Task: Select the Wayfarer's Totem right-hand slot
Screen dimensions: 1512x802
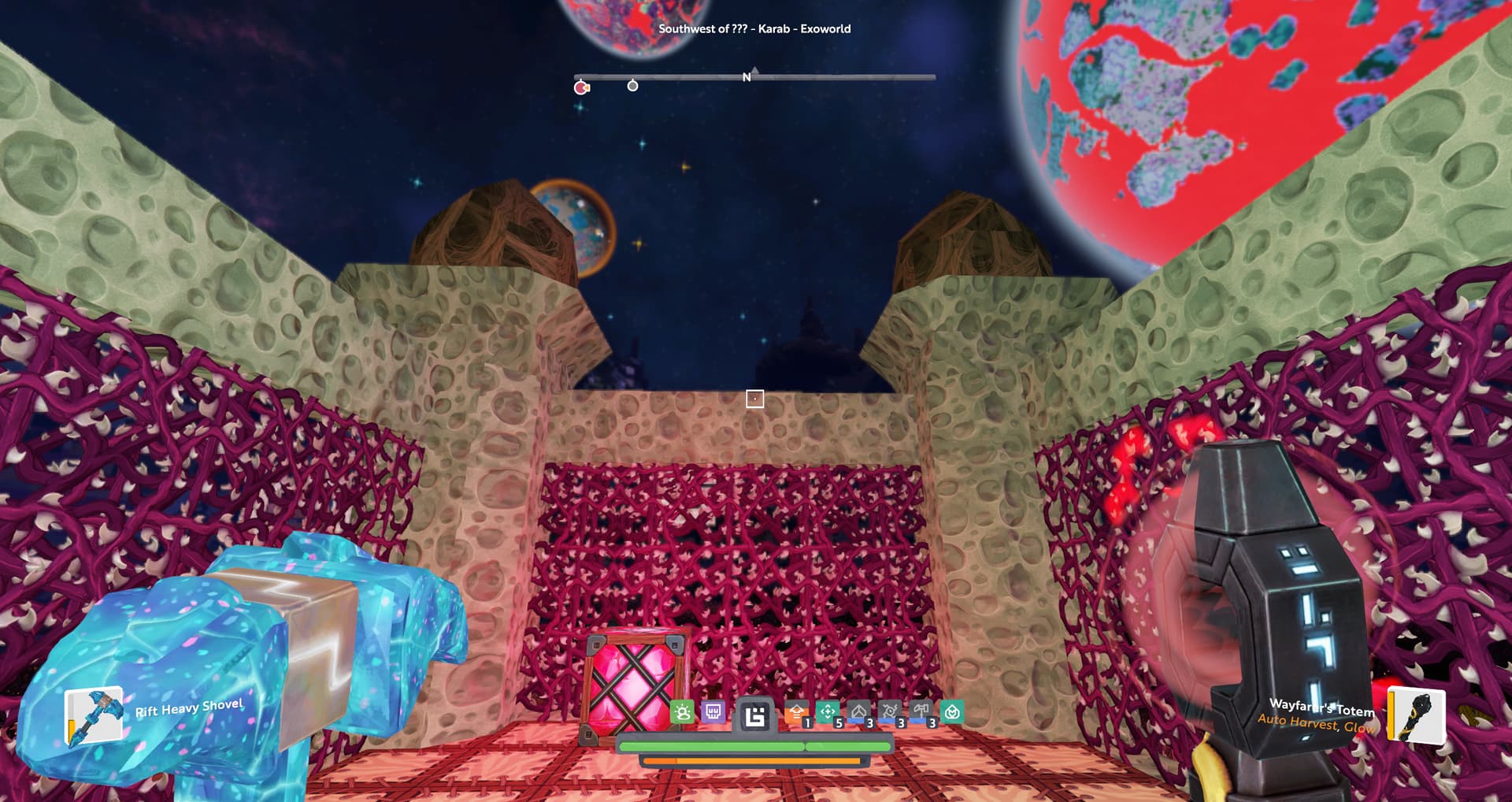Action: pyautogui.click(x=1416, y=715)
